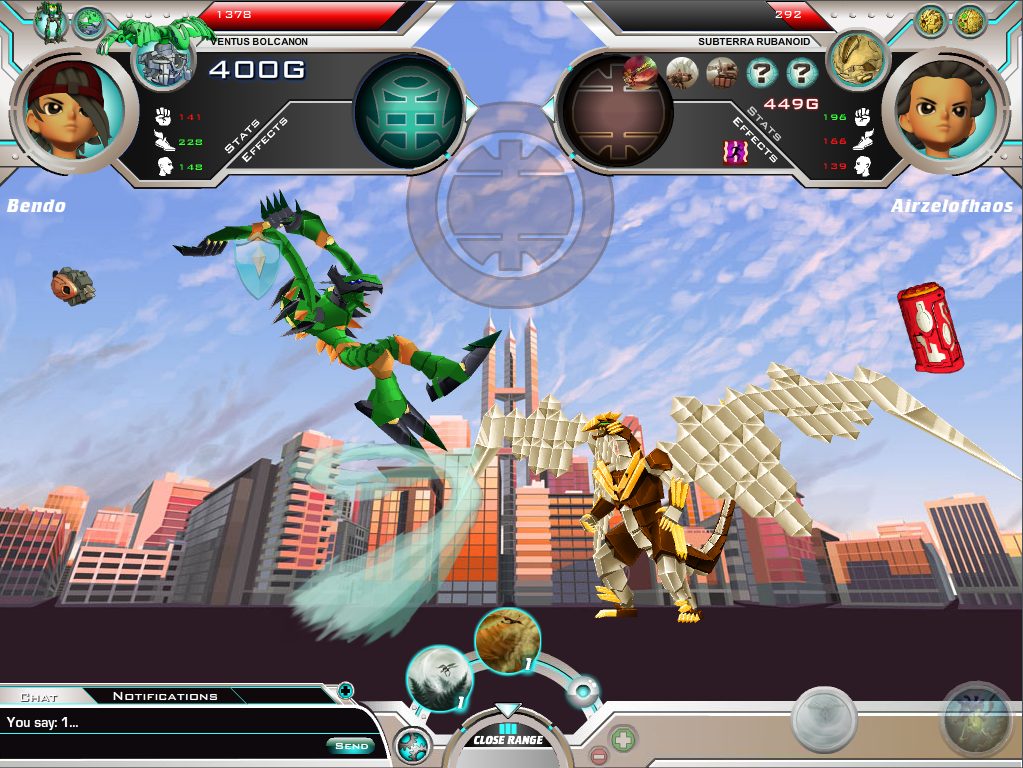This screenshot has width=1023, height=768.
Task: Focus the chat message input field
Action: click(160, 722)
